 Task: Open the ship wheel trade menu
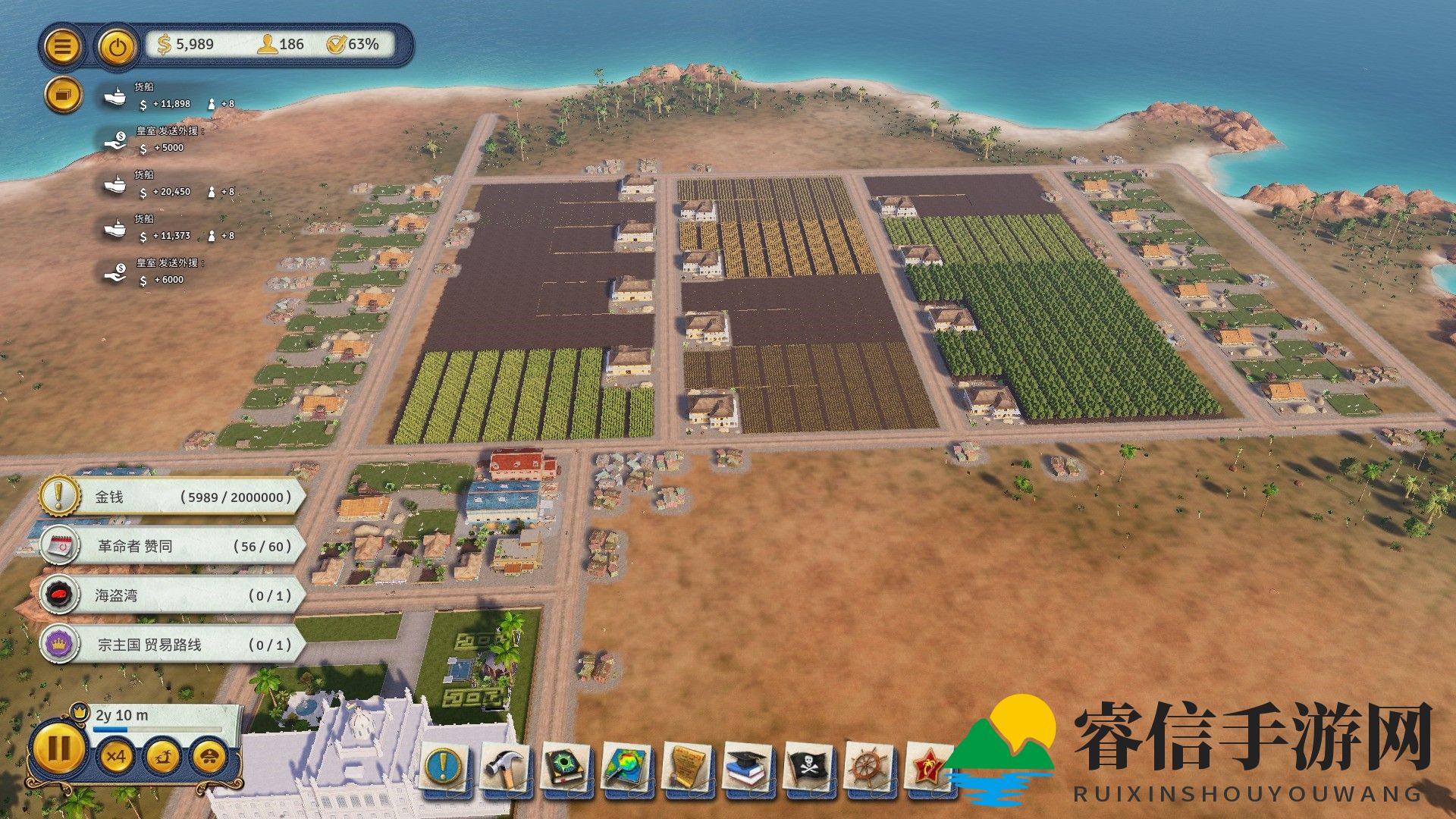click(870, 767)
